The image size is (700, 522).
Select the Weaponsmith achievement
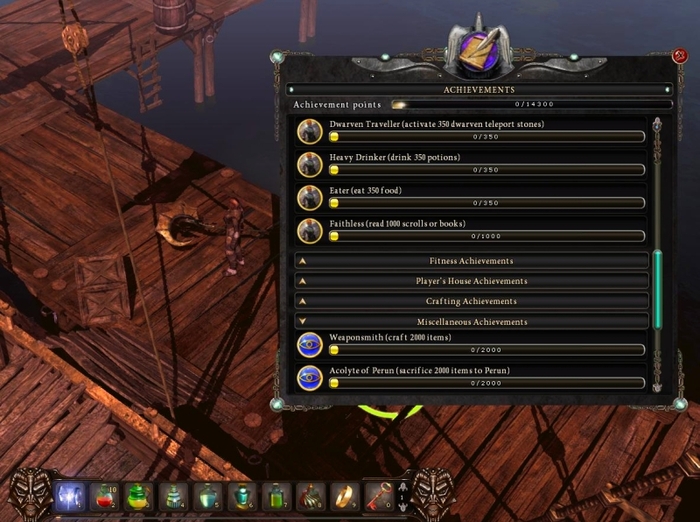471,344
